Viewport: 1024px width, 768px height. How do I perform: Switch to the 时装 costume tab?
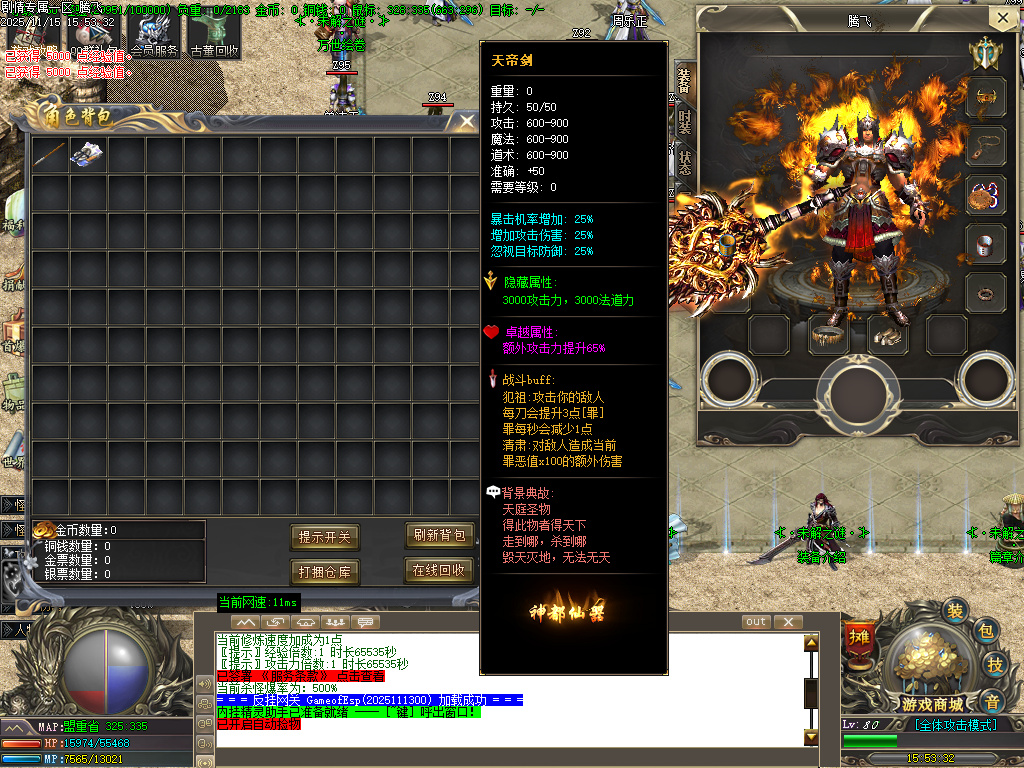tap(685, 122)
